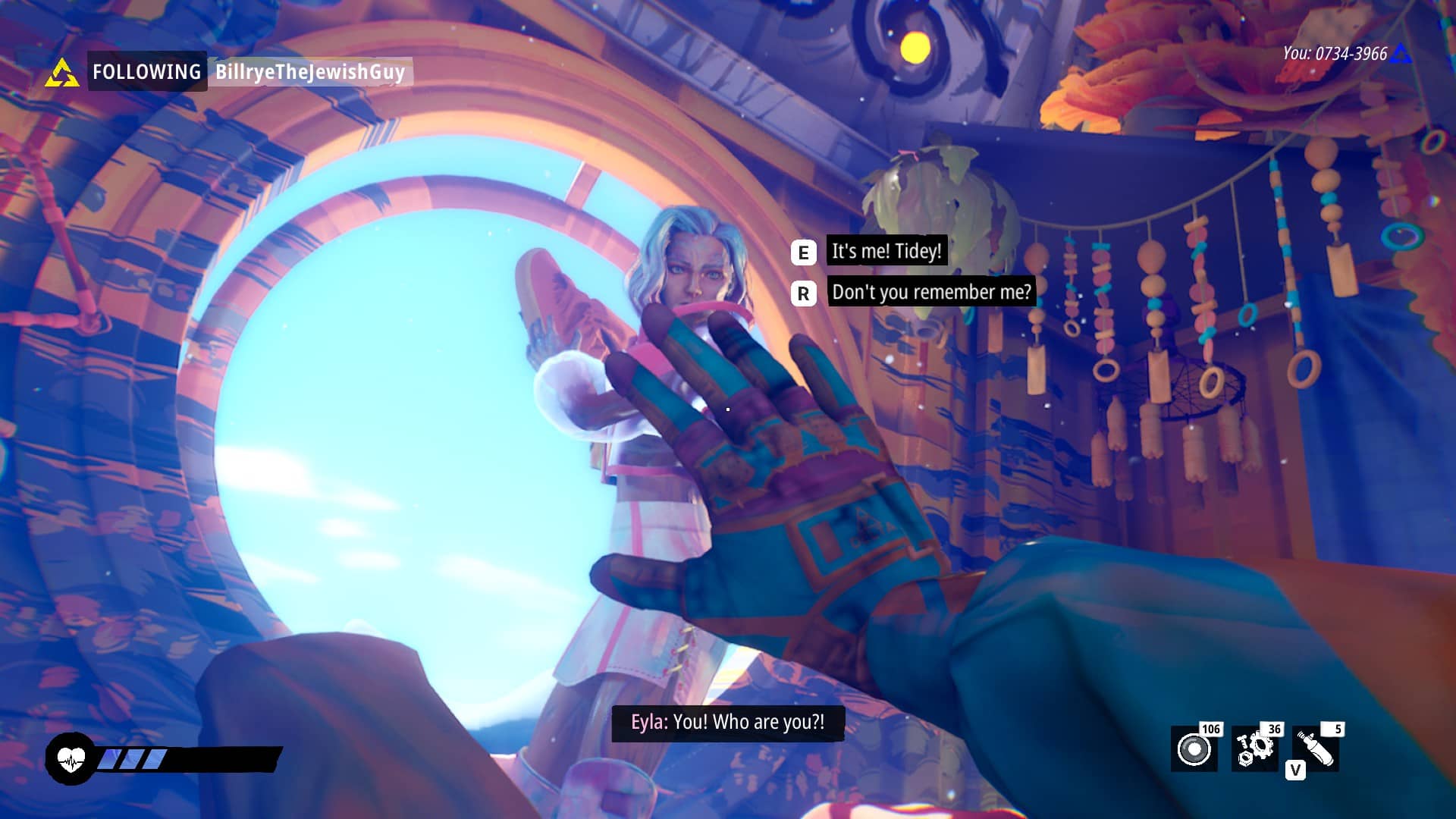Use the healing vial item icon
Viewport: 1456px width, 819px height.
coord(1316,749)
